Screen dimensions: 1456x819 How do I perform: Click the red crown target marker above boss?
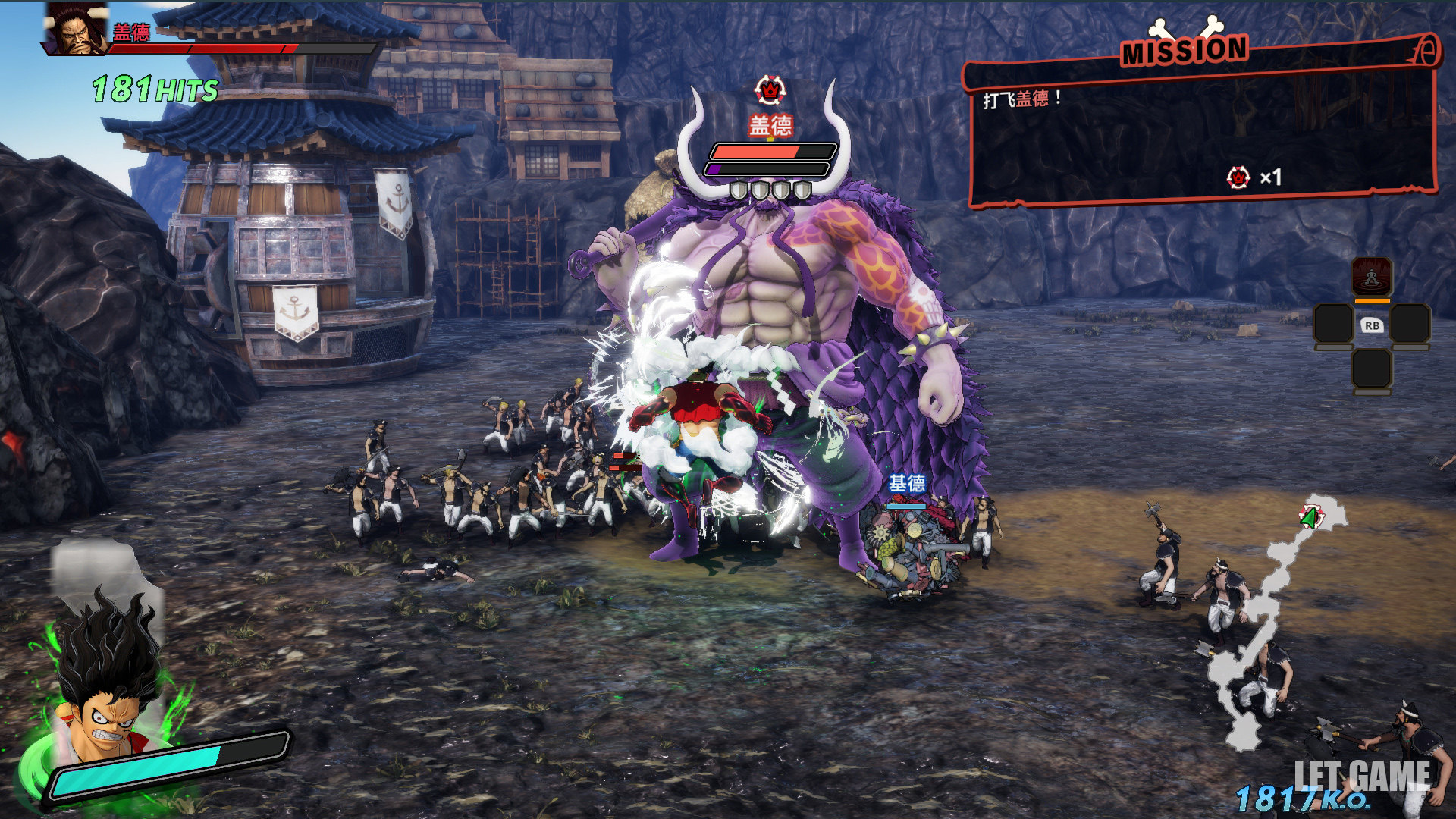(770, 91)
